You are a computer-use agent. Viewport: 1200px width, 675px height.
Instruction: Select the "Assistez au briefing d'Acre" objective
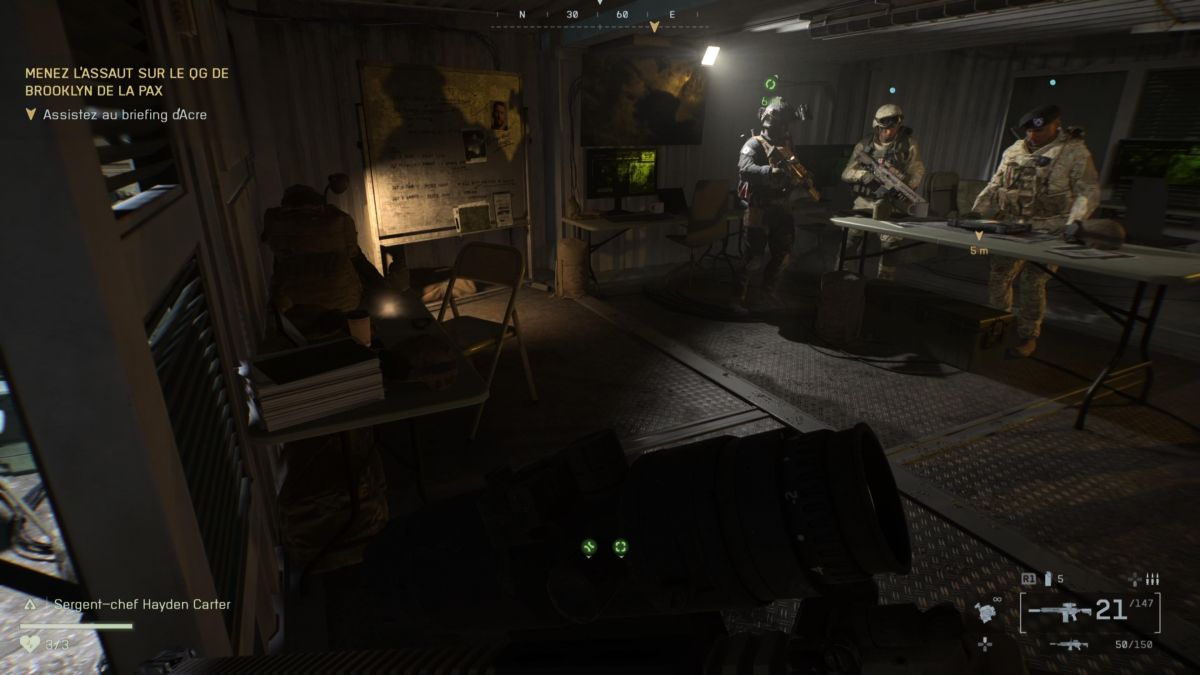125,115
